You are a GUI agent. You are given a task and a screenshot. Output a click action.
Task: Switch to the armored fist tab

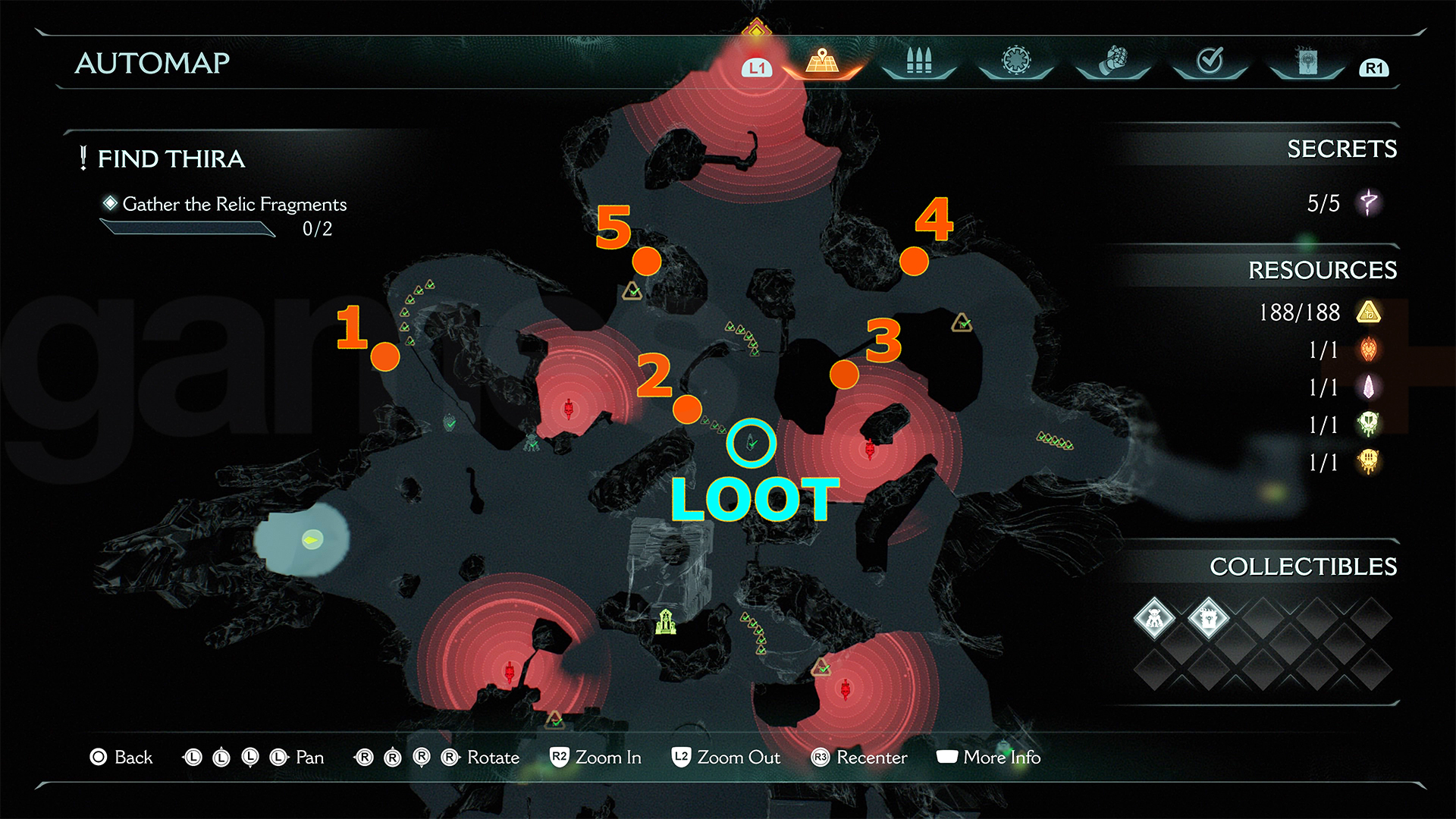tap(1112, 61)
